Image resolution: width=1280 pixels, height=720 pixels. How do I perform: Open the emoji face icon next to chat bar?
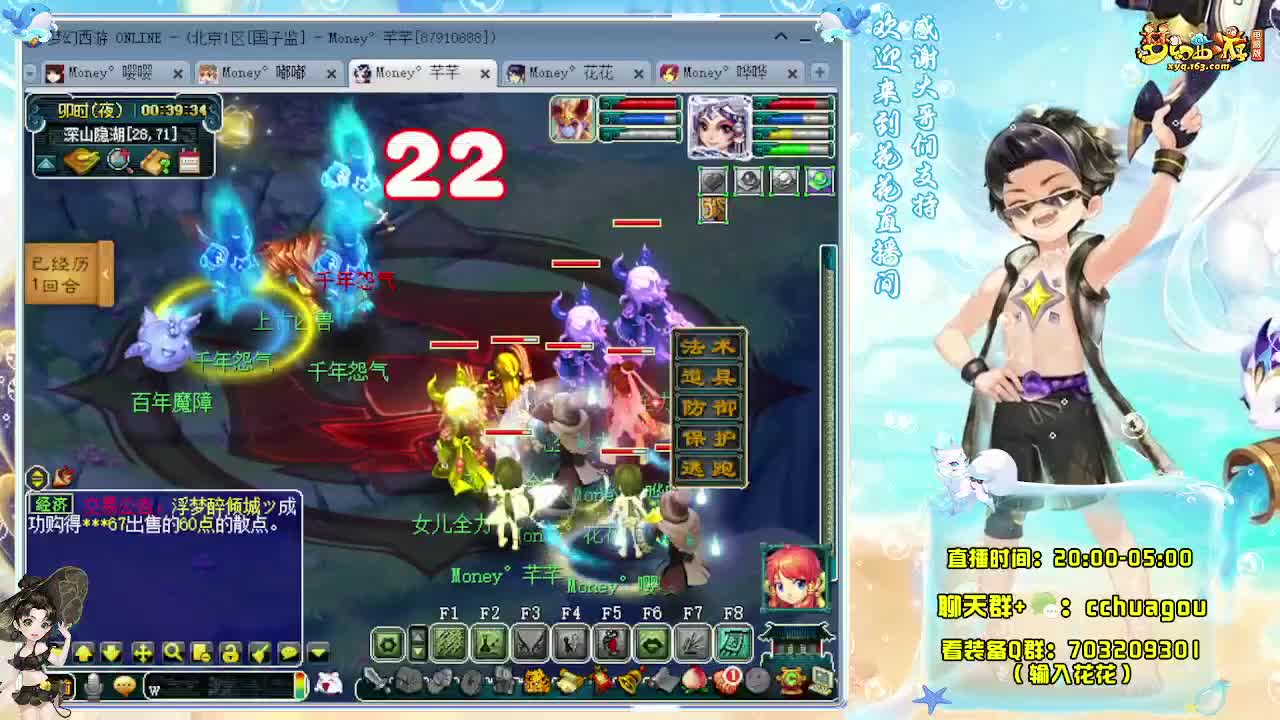point(125,684)
